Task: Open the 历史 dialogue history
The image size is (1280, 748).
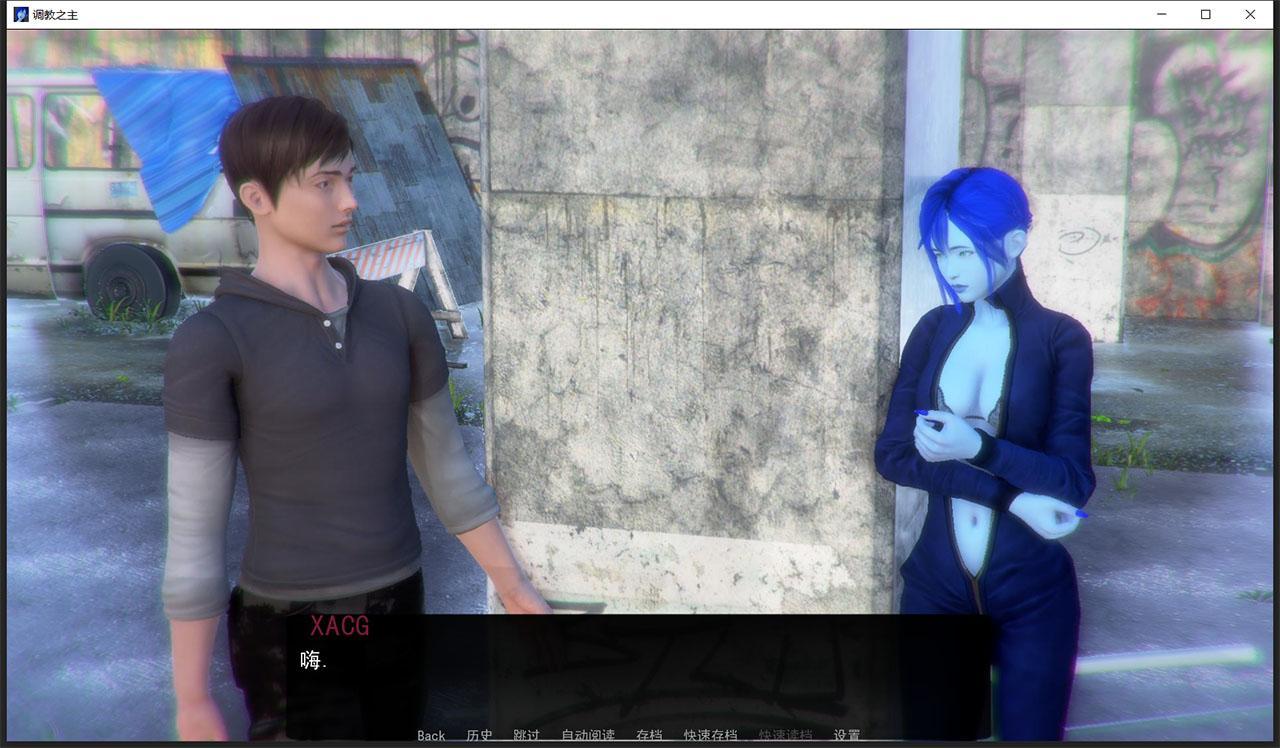Action: coord(480,735)
